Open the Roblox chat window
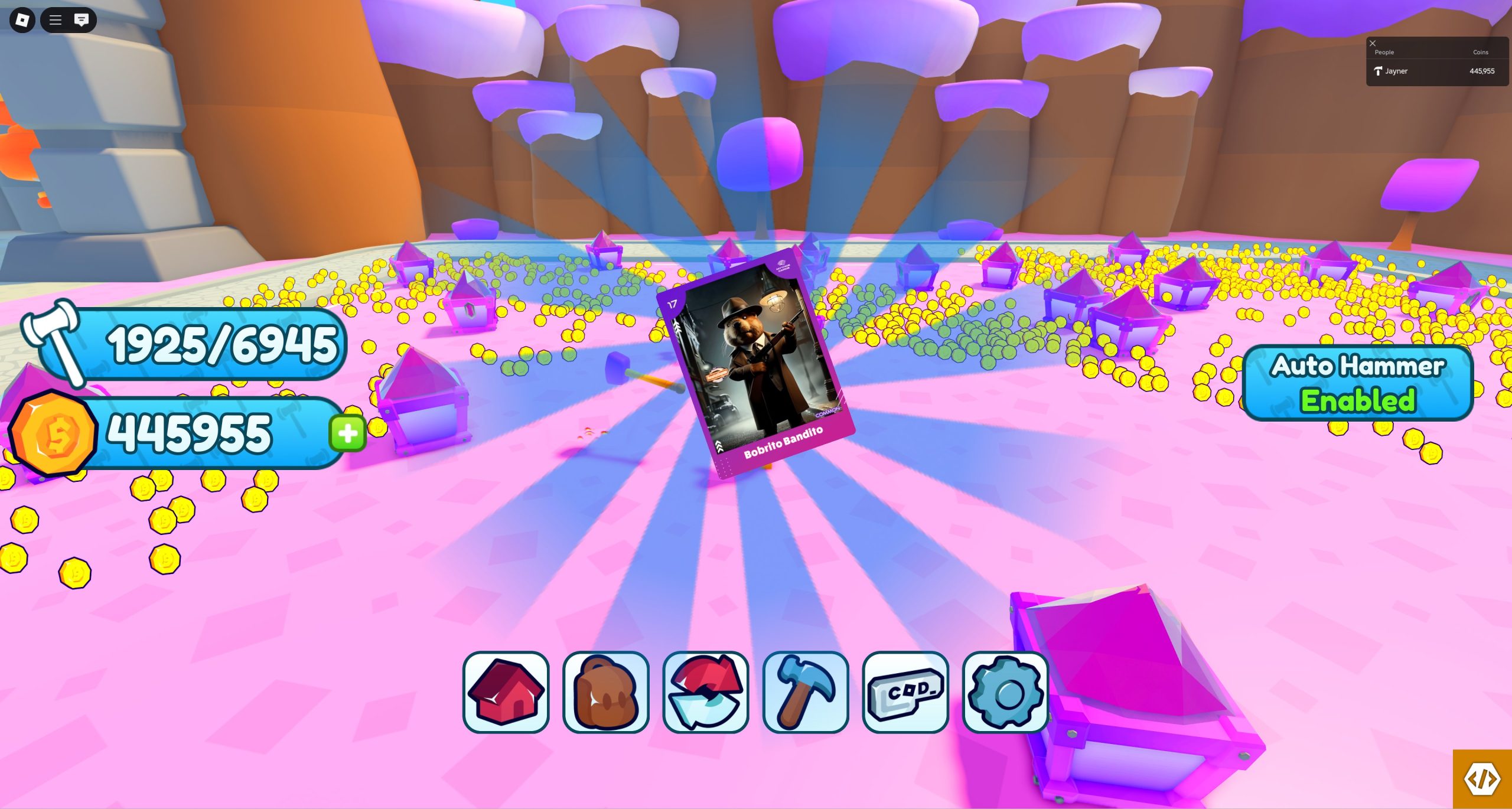Viewport: 1512px width, 809px height. [x=82, y=20]
